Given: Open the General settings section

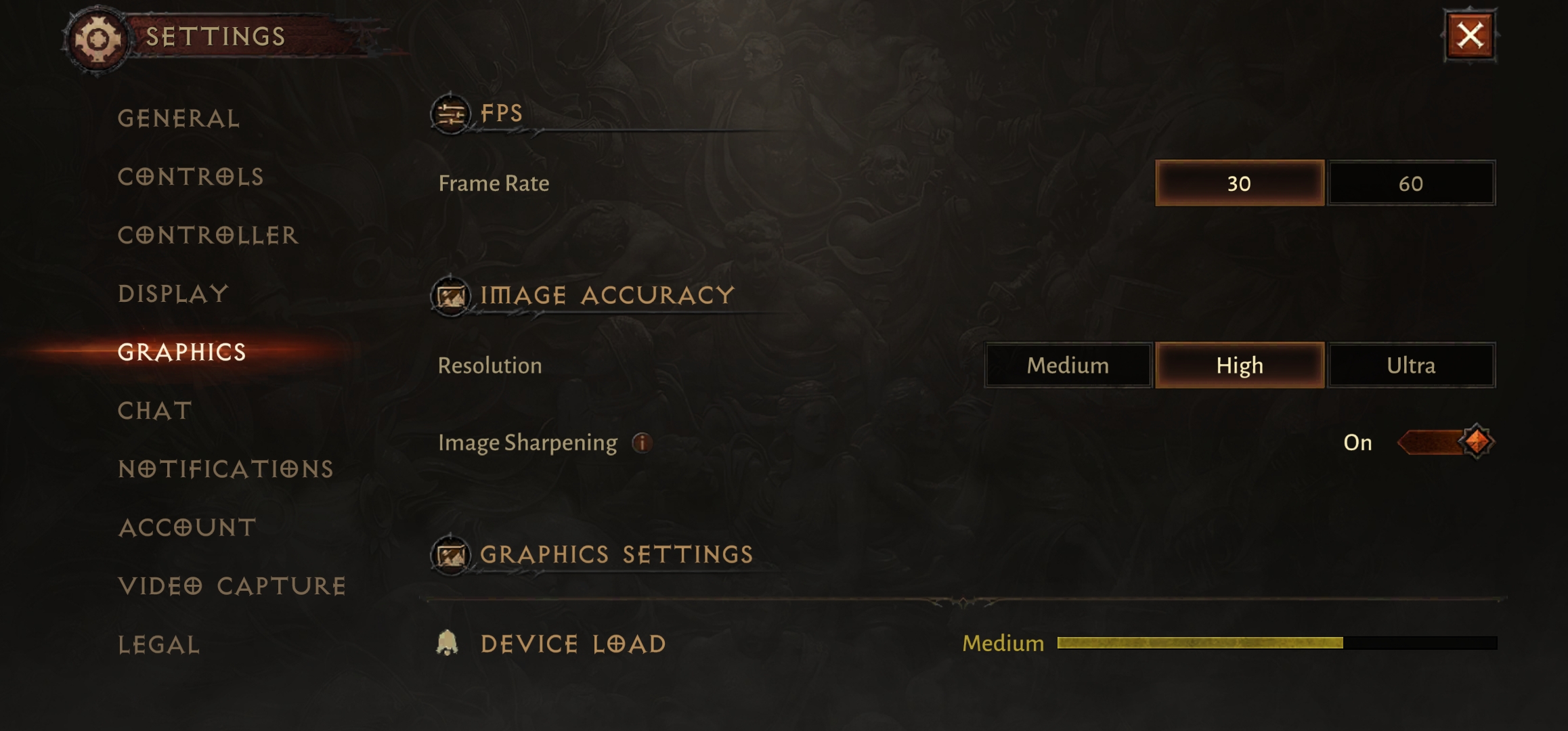Looking at the screenshot, I should tap(179, 118).
